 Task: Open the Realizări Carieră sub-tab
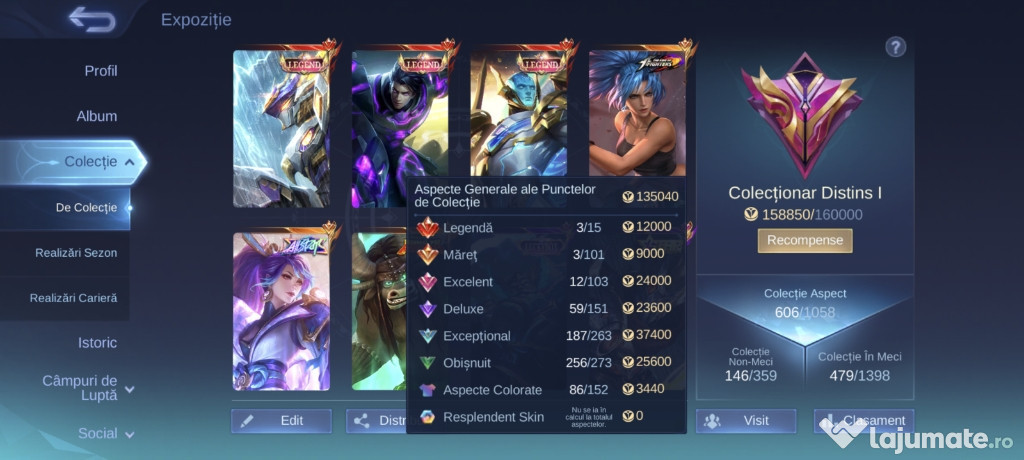tap(73, 298)
